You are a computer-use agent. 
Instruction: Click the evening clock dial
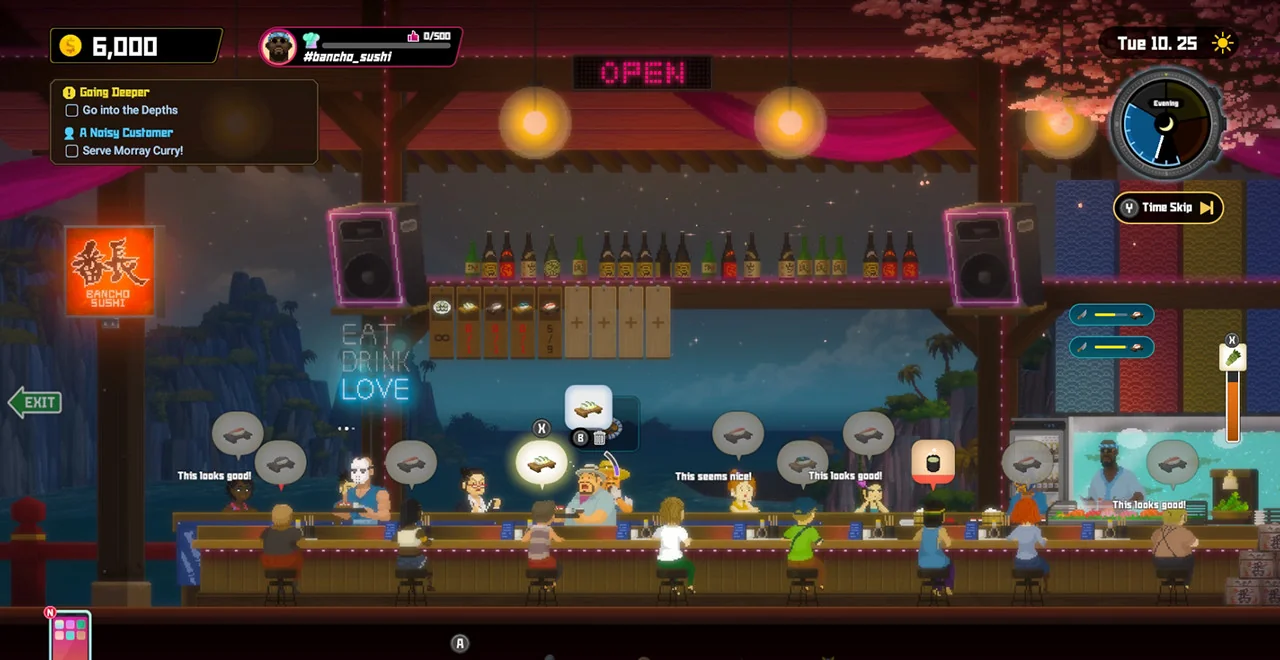(1166, 124)
